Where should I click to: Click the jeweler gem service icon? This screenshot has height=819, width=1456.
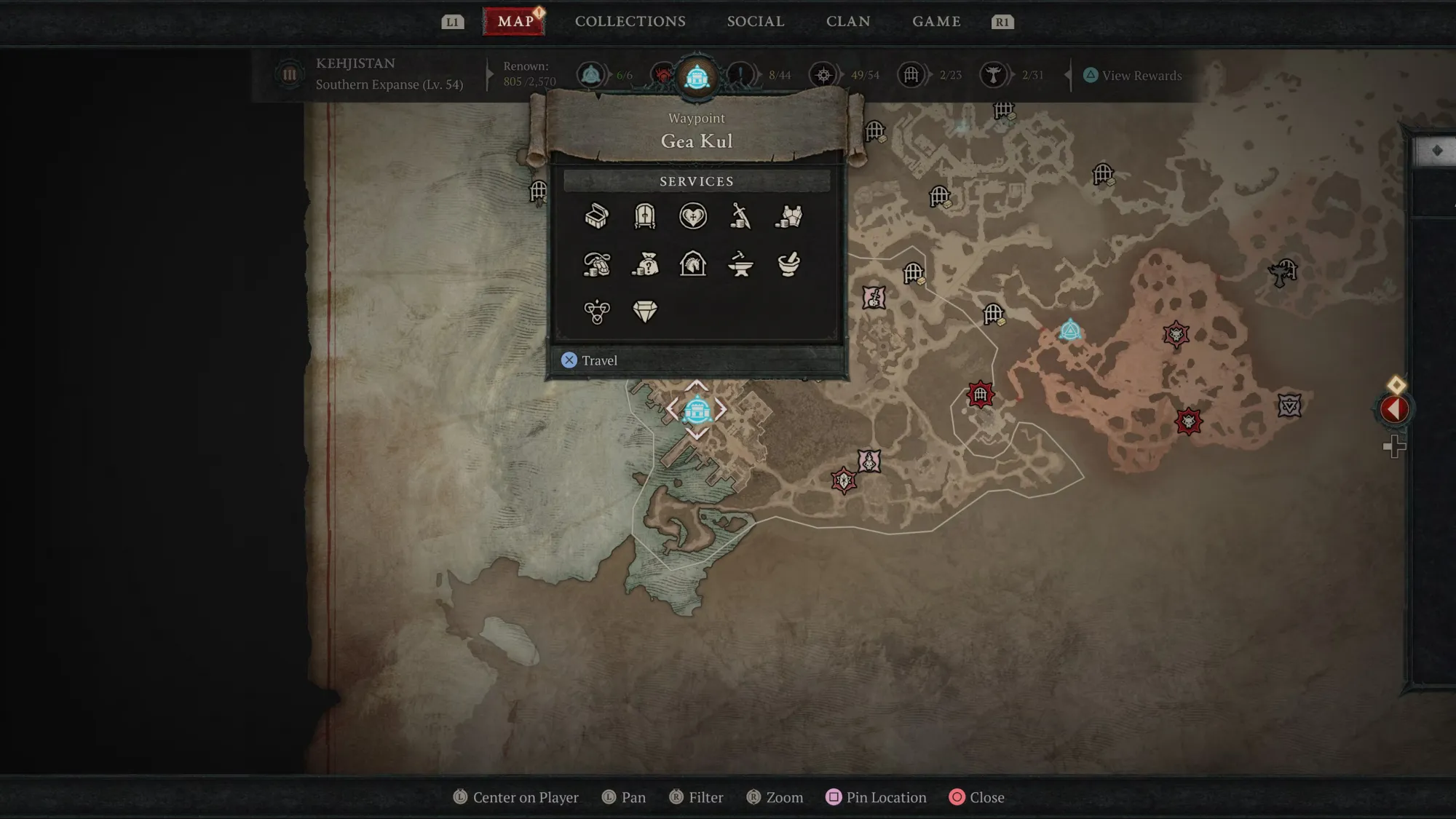click(x=645, y=312)
